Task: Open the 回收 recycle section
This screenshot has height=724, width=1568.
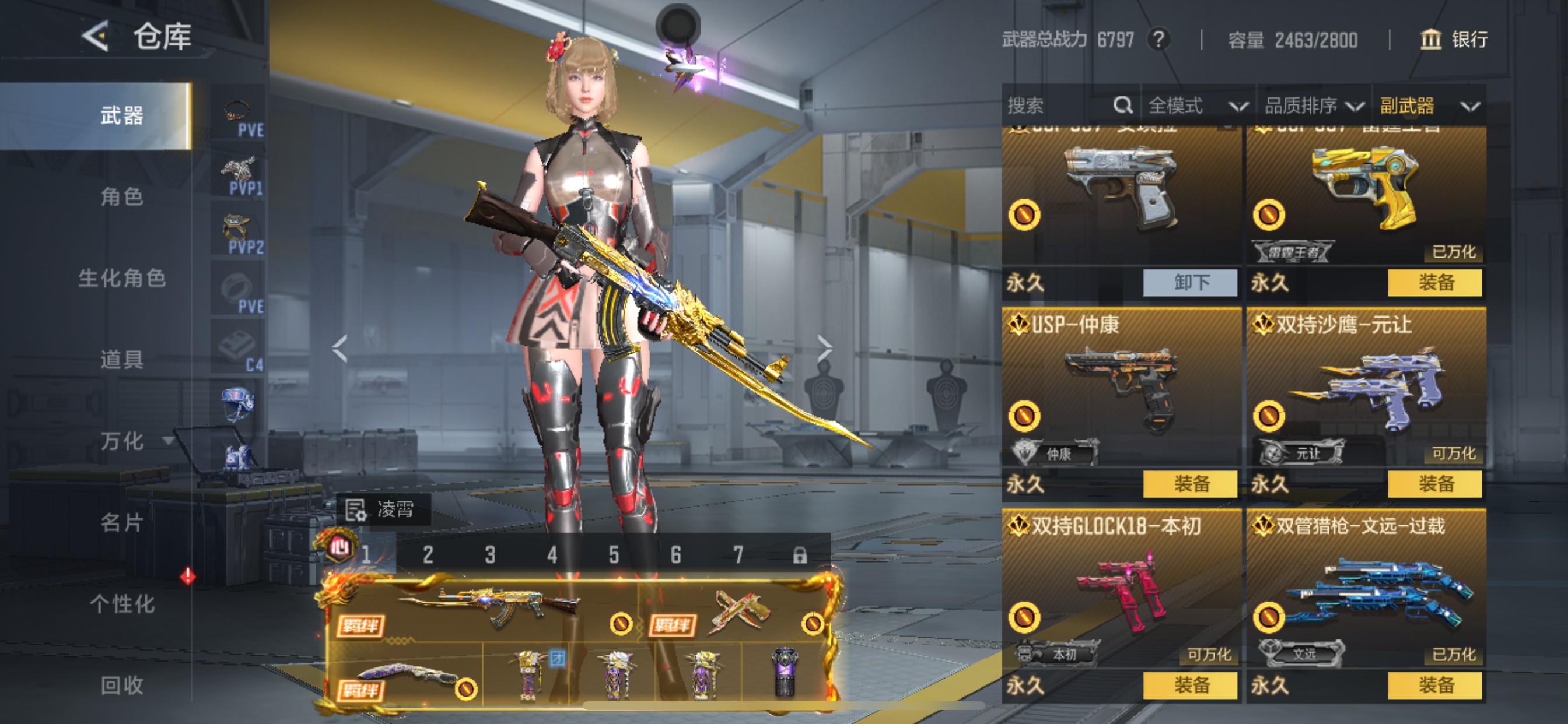Action: click(122, 686)
